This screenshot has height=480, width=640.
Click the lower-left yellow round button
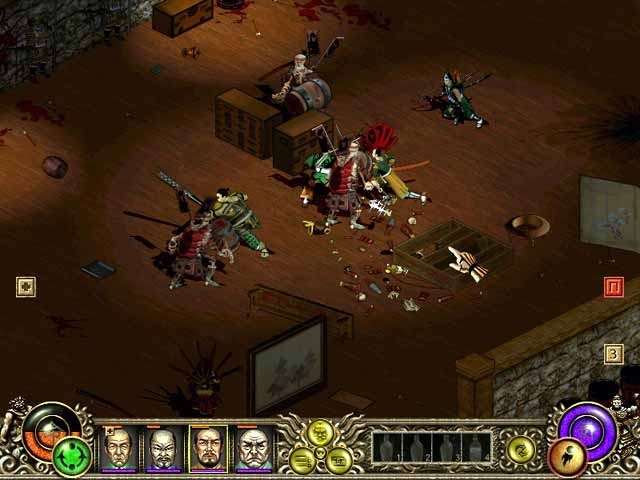303,460
